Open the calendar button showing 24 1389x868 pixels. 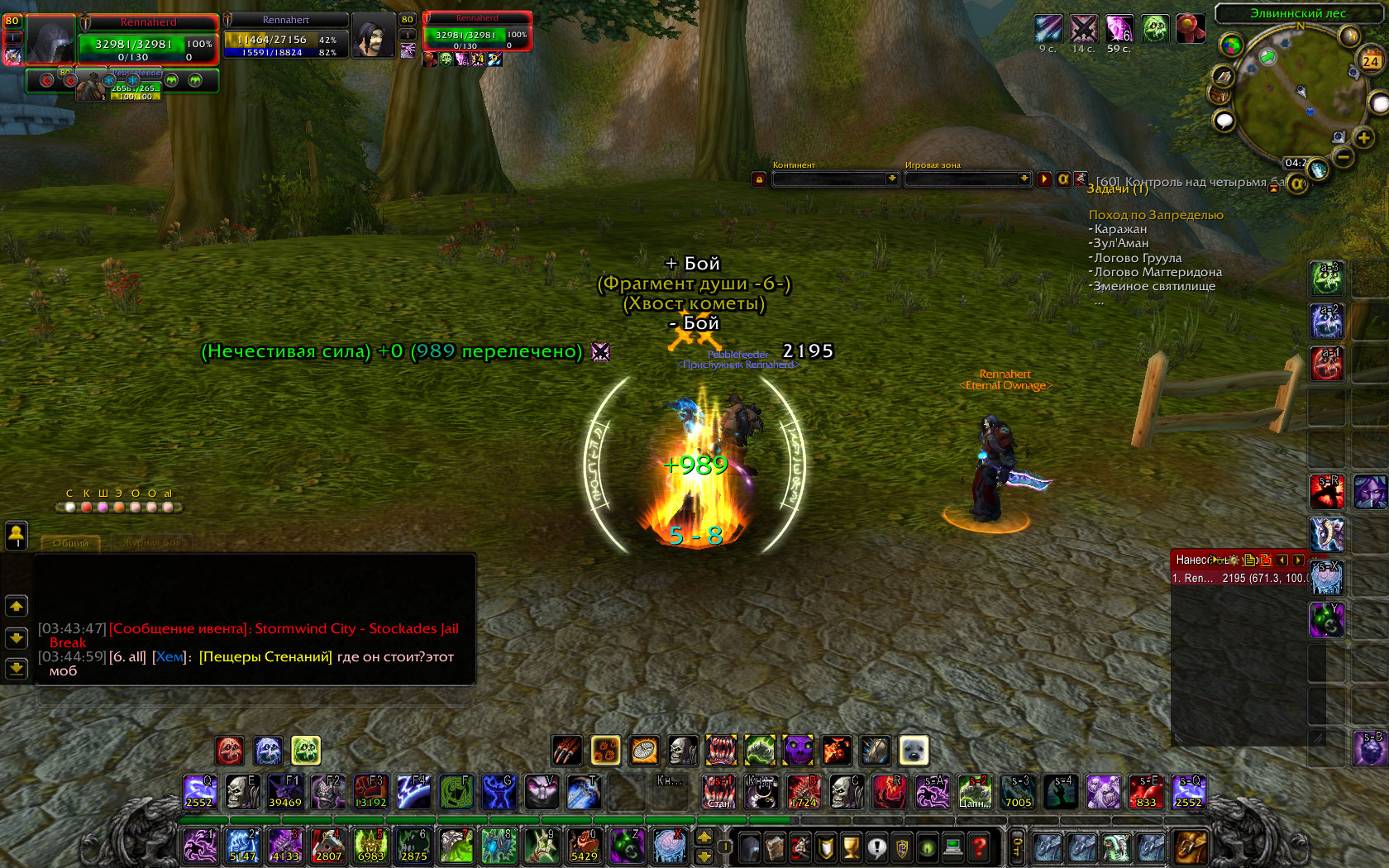pos(1370,60)
